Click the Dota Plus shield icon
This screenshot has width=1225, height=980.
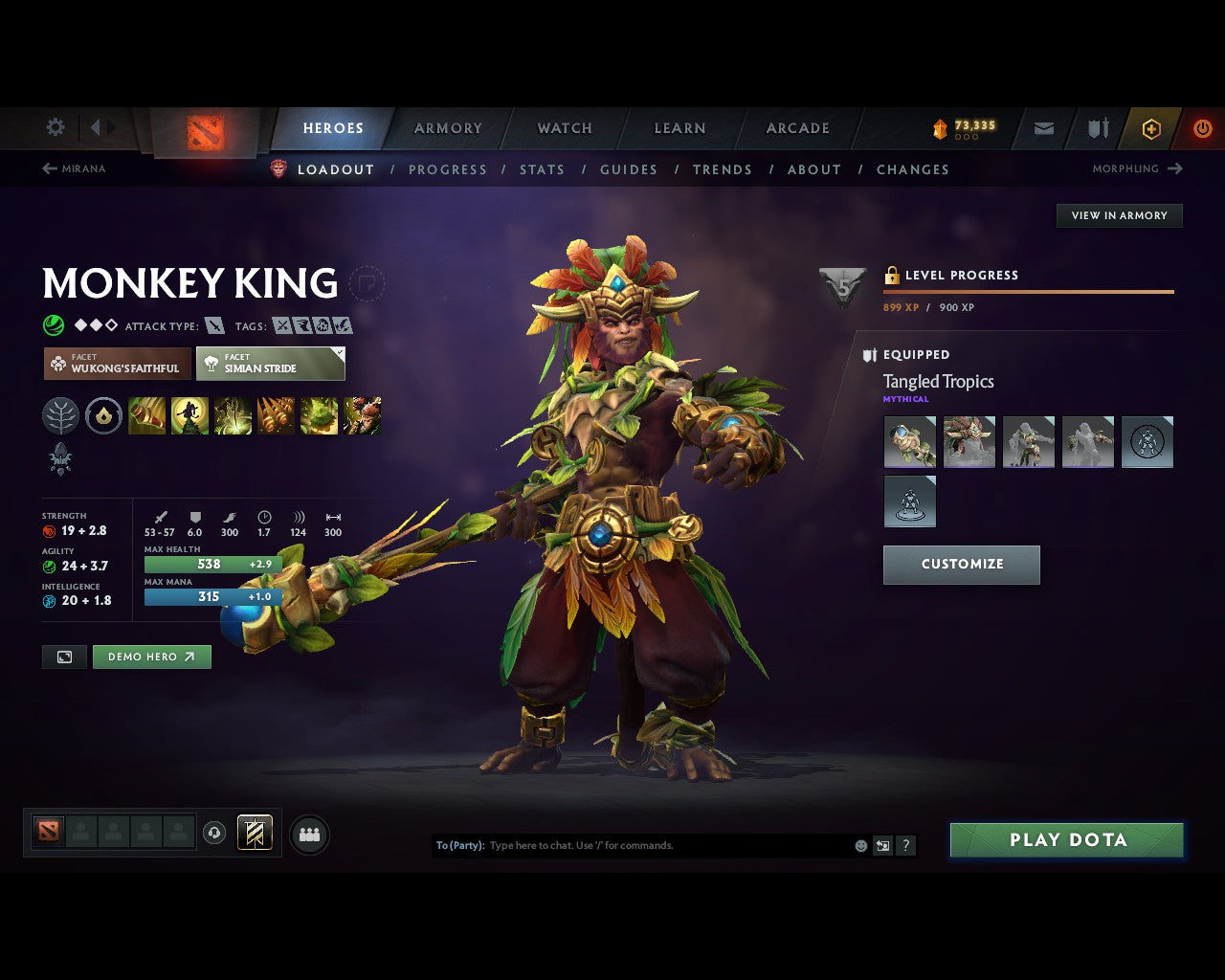tap(1096, 127)
